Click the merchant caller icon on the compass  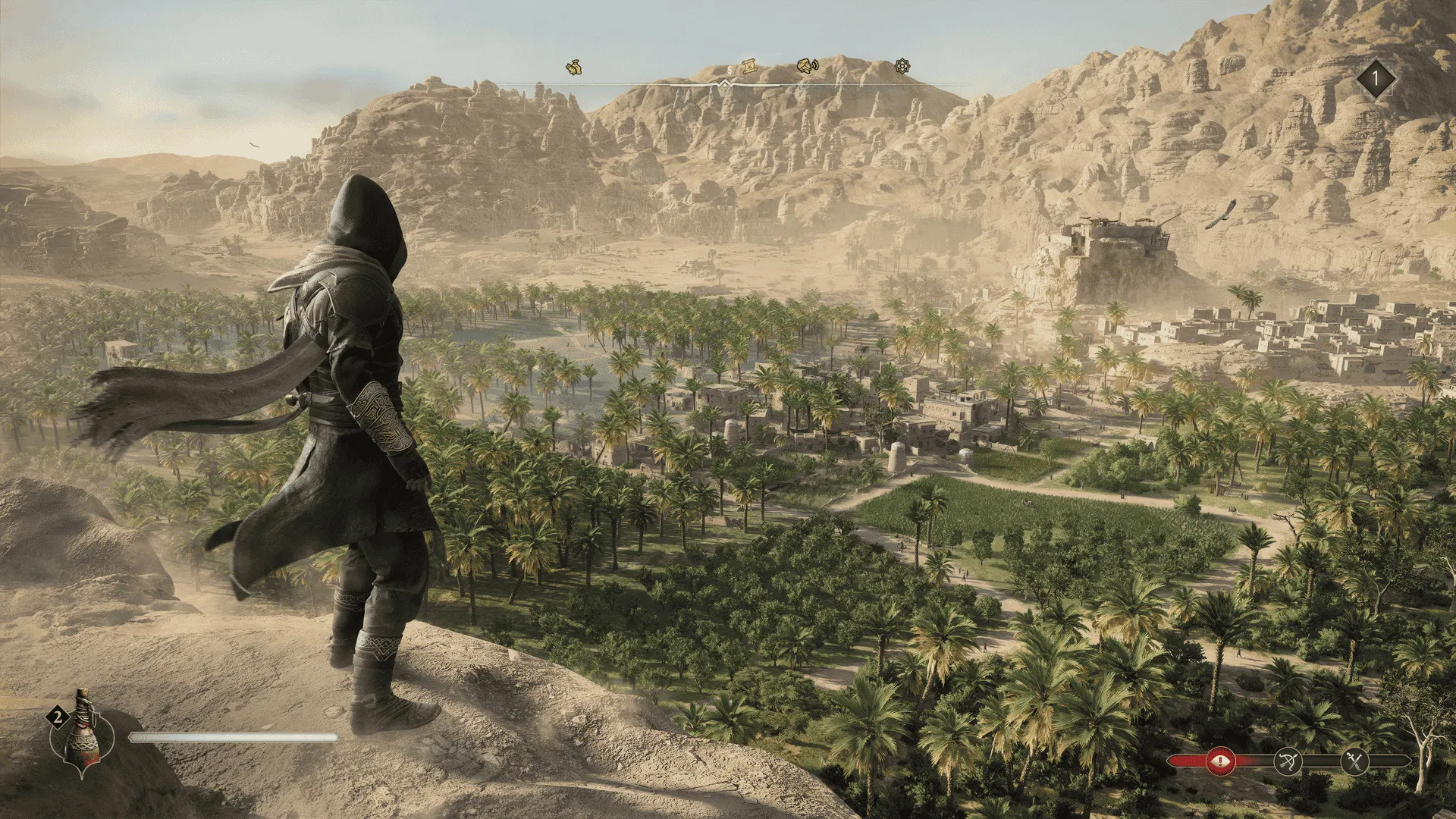pos(806,67)
